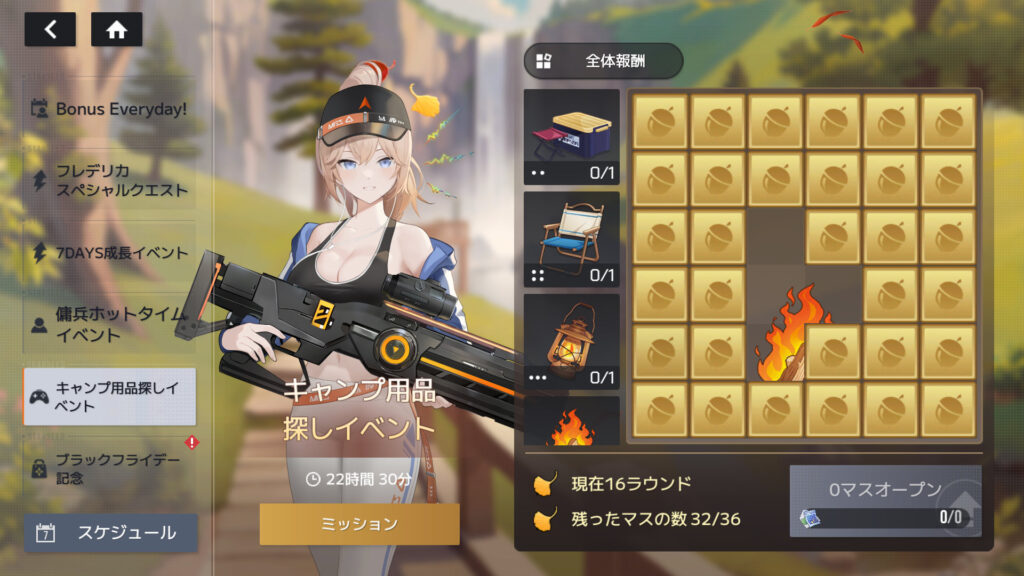
Task: Open the スケジュール calendar
Action: (111, 533)
